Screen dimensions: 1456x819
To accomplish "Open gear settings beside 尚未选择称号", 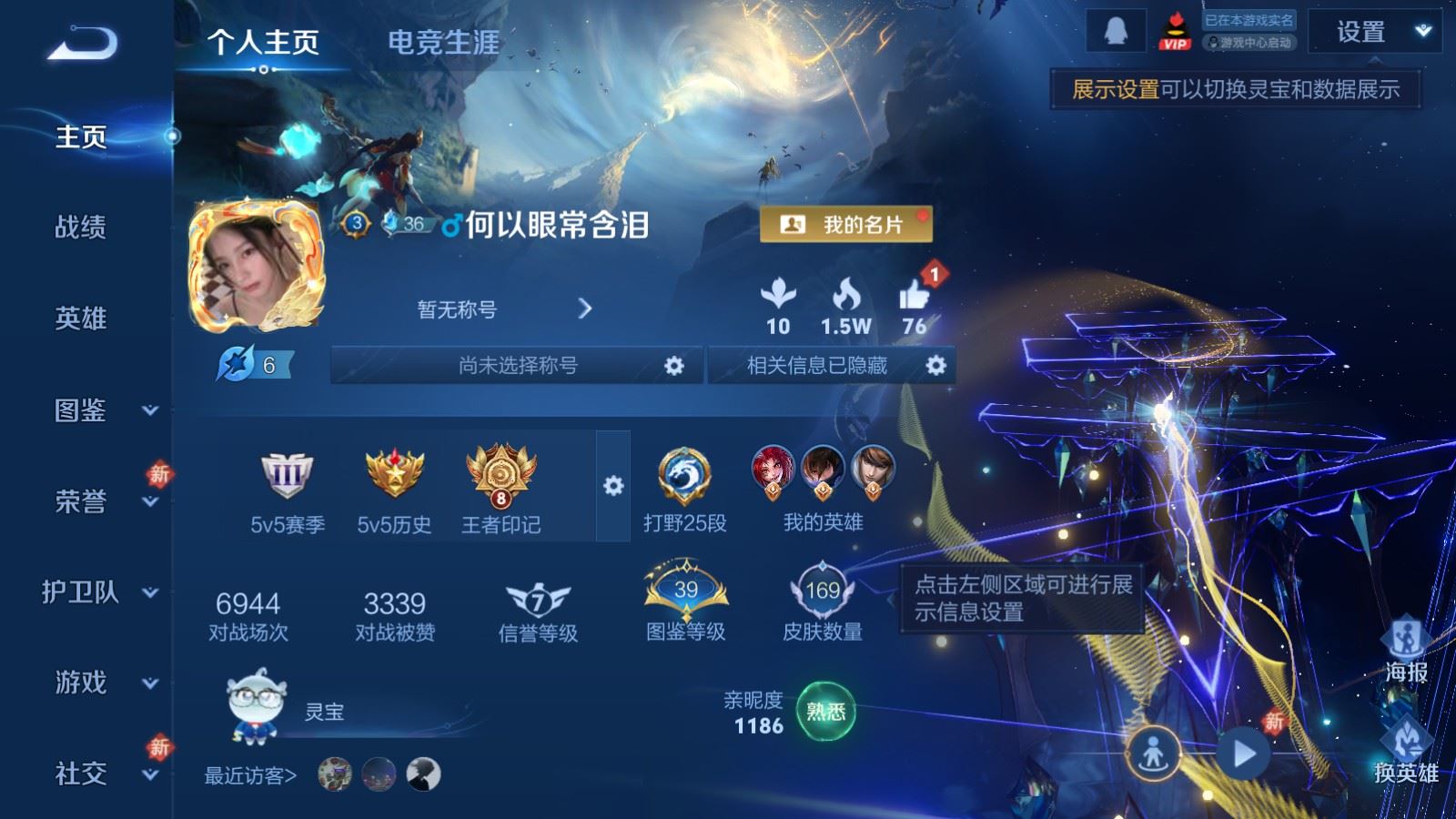I will (x=674, y=365).
